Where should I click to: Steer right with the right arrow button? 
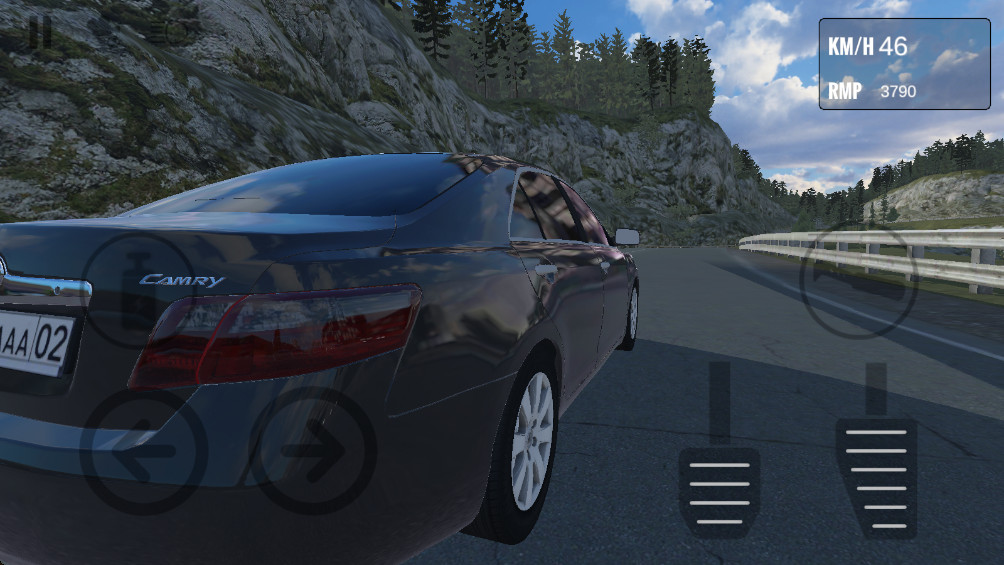pos(313,451)
